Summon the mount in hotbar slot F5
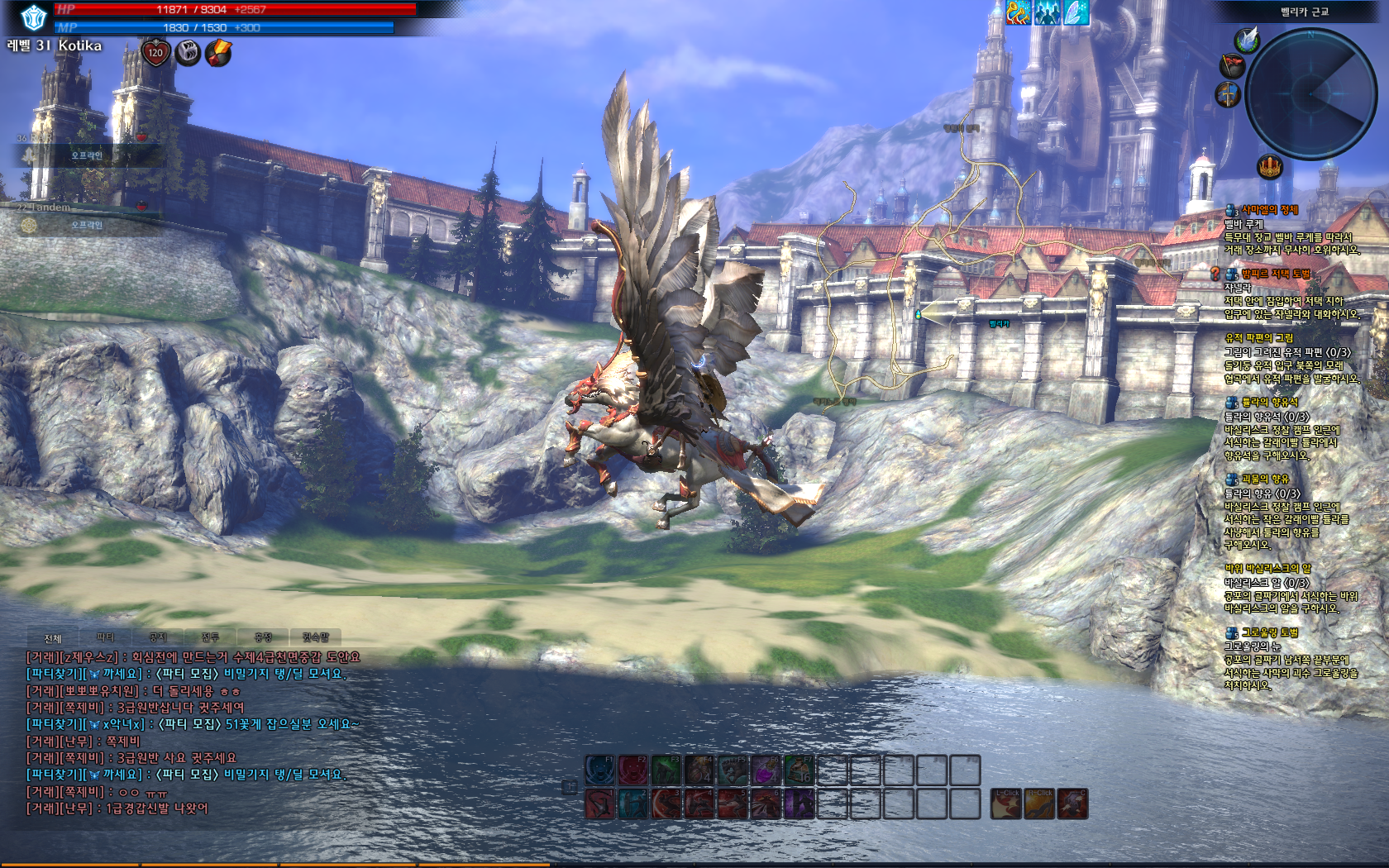 (733, 770)
